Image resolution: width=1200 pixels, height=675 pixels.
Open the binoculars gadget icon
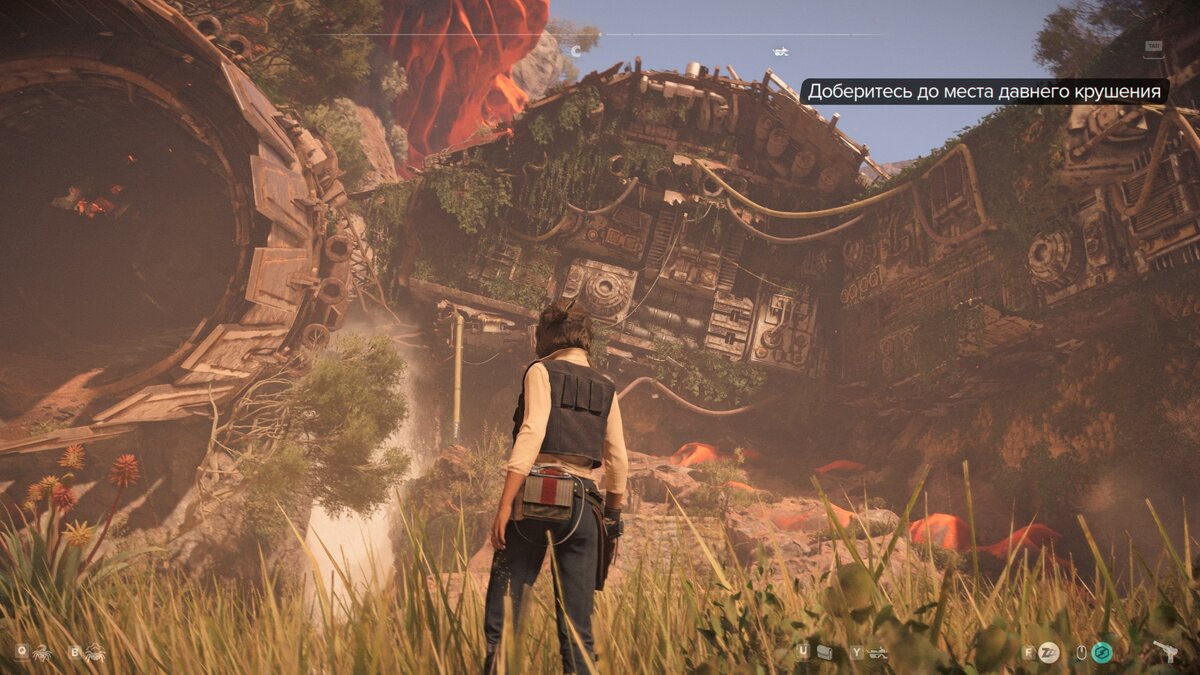tap(825, 653)
